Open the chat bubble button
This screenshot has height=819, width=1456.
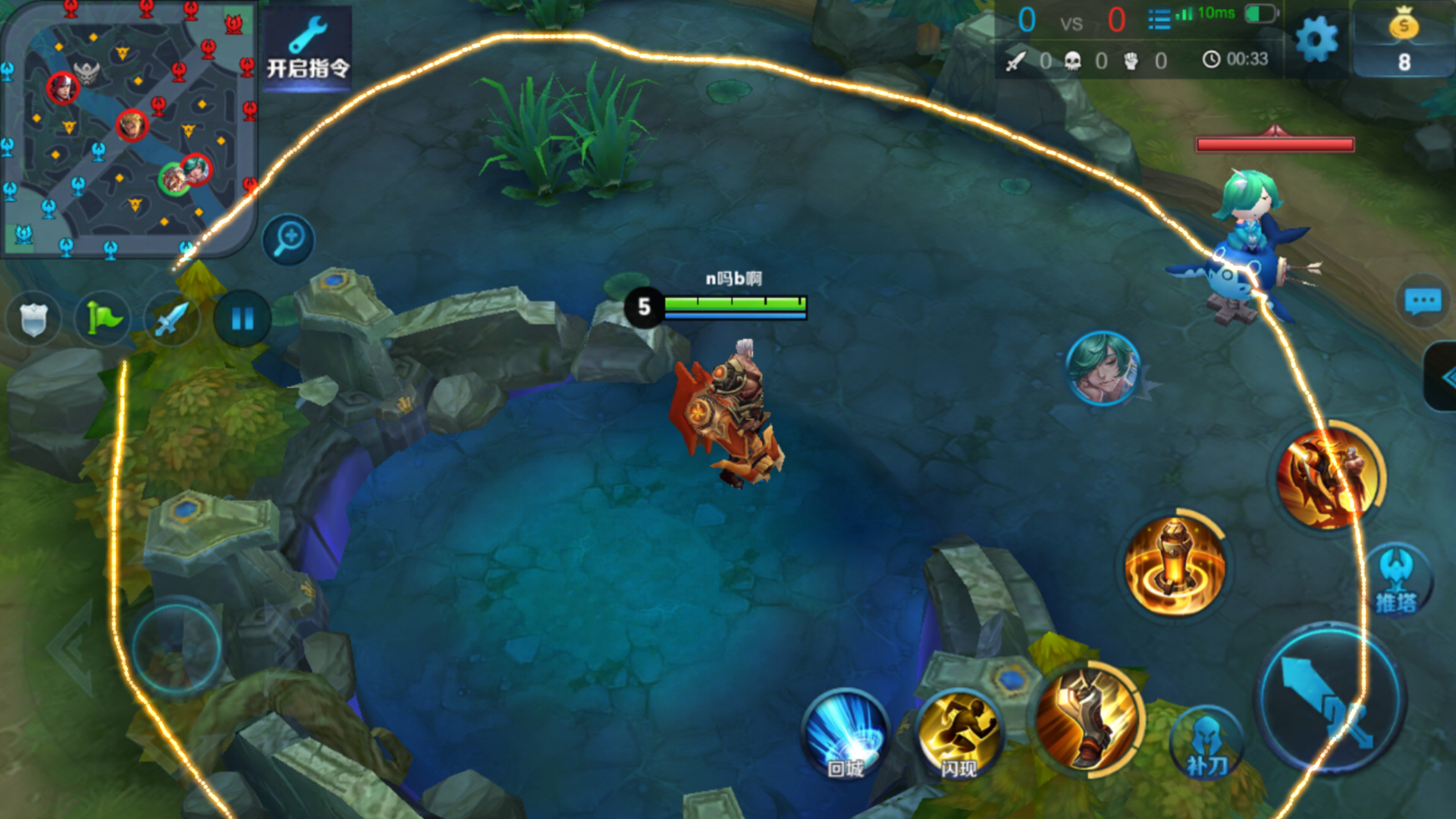point(1423,301)
